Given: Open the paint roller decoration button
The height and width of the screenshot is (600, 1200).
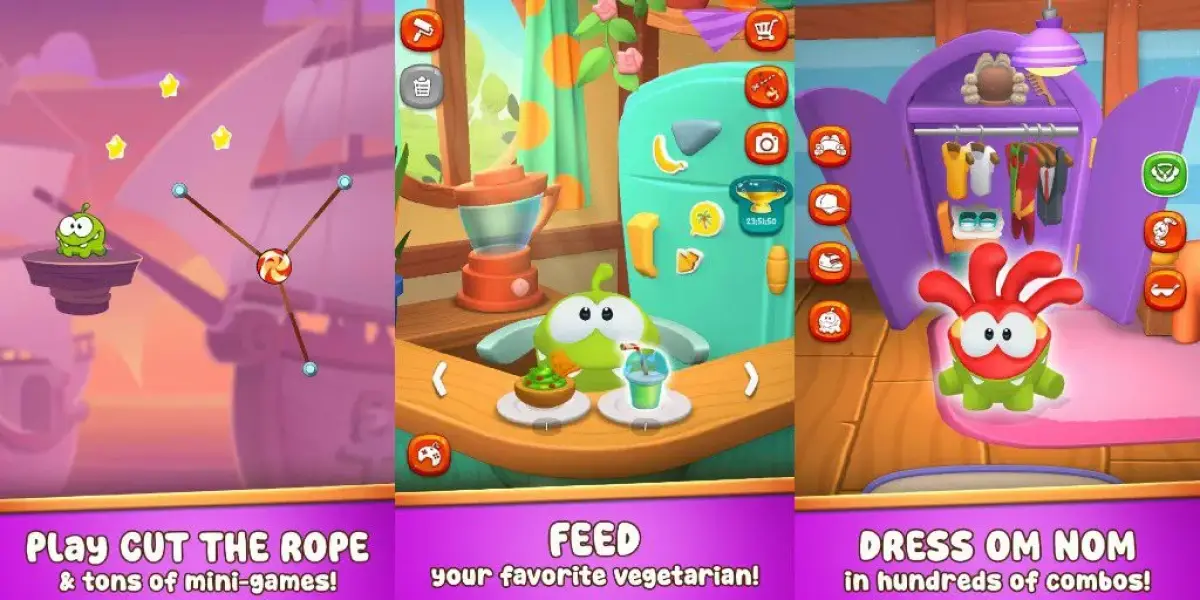Looking at the screenshot, I should point(421,29).
